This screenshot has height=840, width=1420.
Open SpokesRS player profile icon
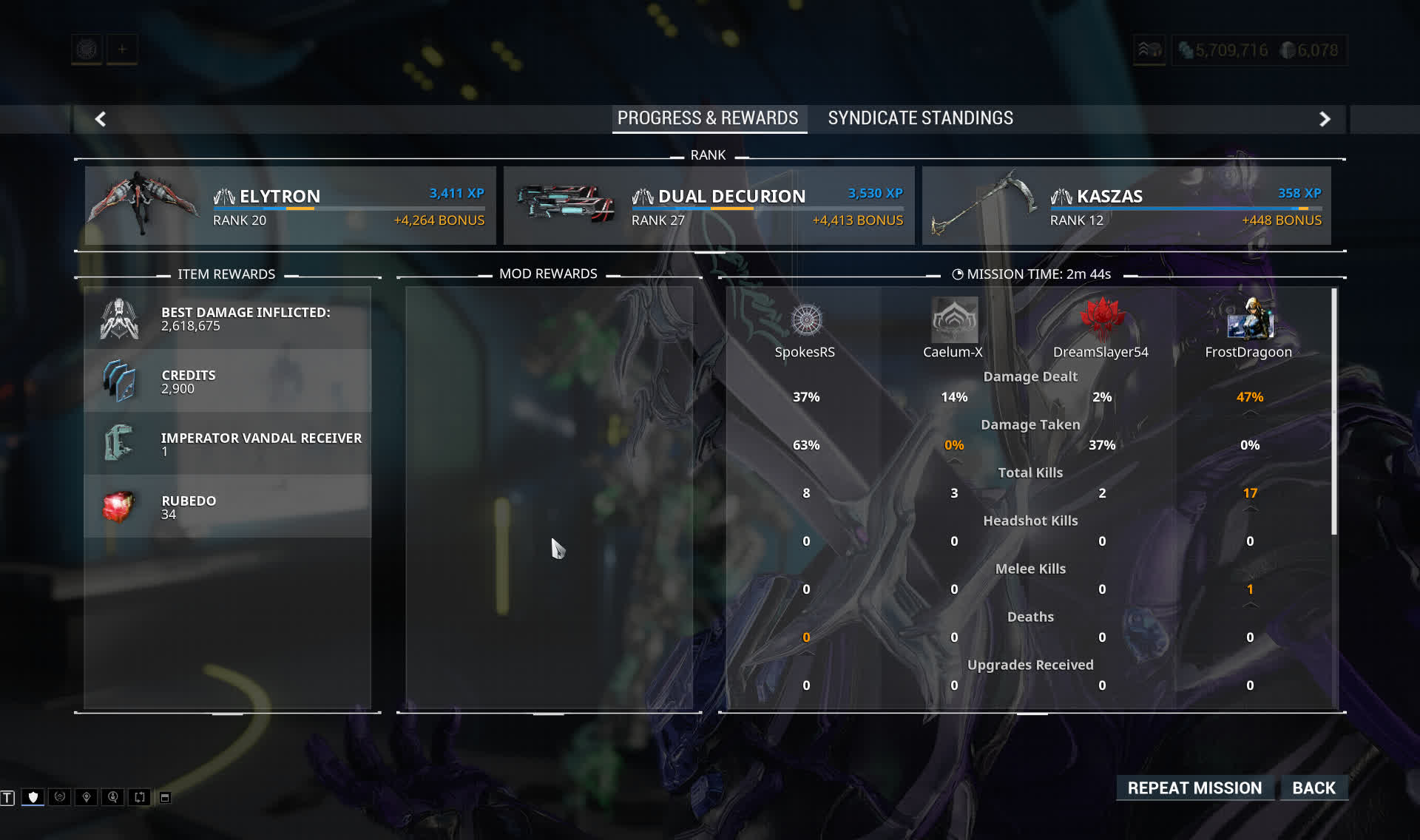pos(806,320)
